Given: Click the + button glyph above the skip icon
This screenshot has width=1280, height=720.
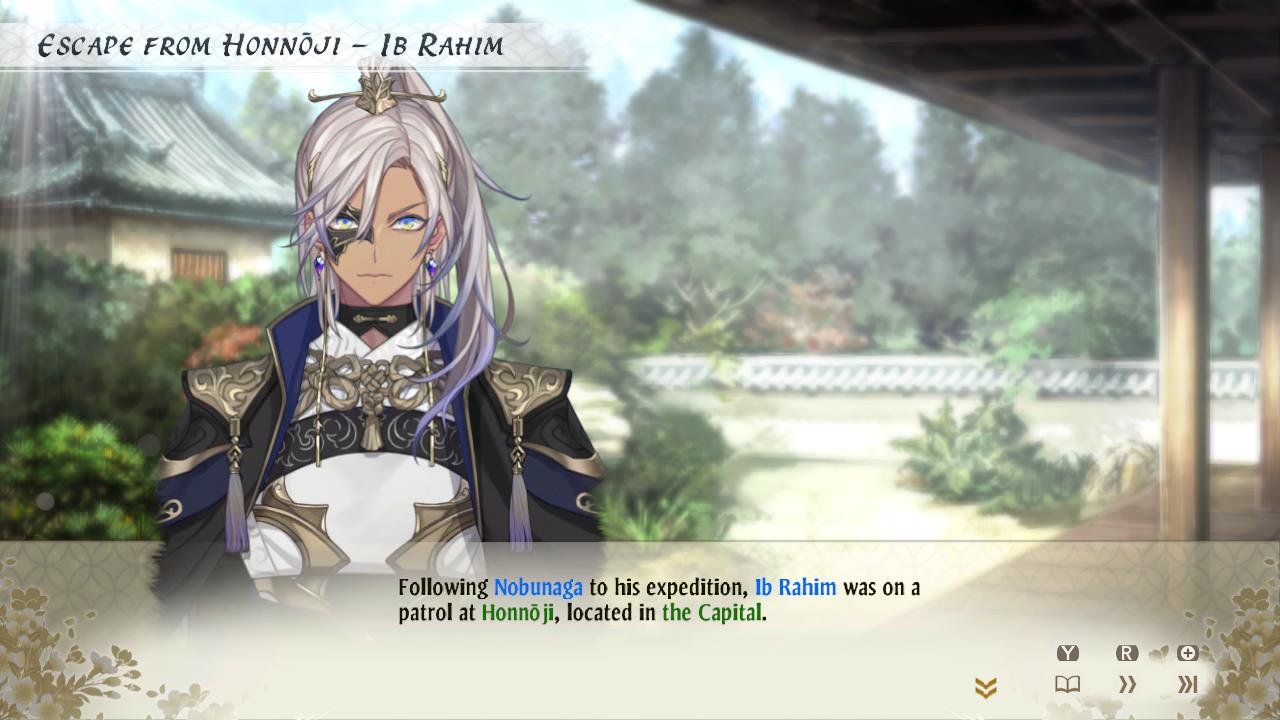Looking at the screenshot, I should point(1187,652).
